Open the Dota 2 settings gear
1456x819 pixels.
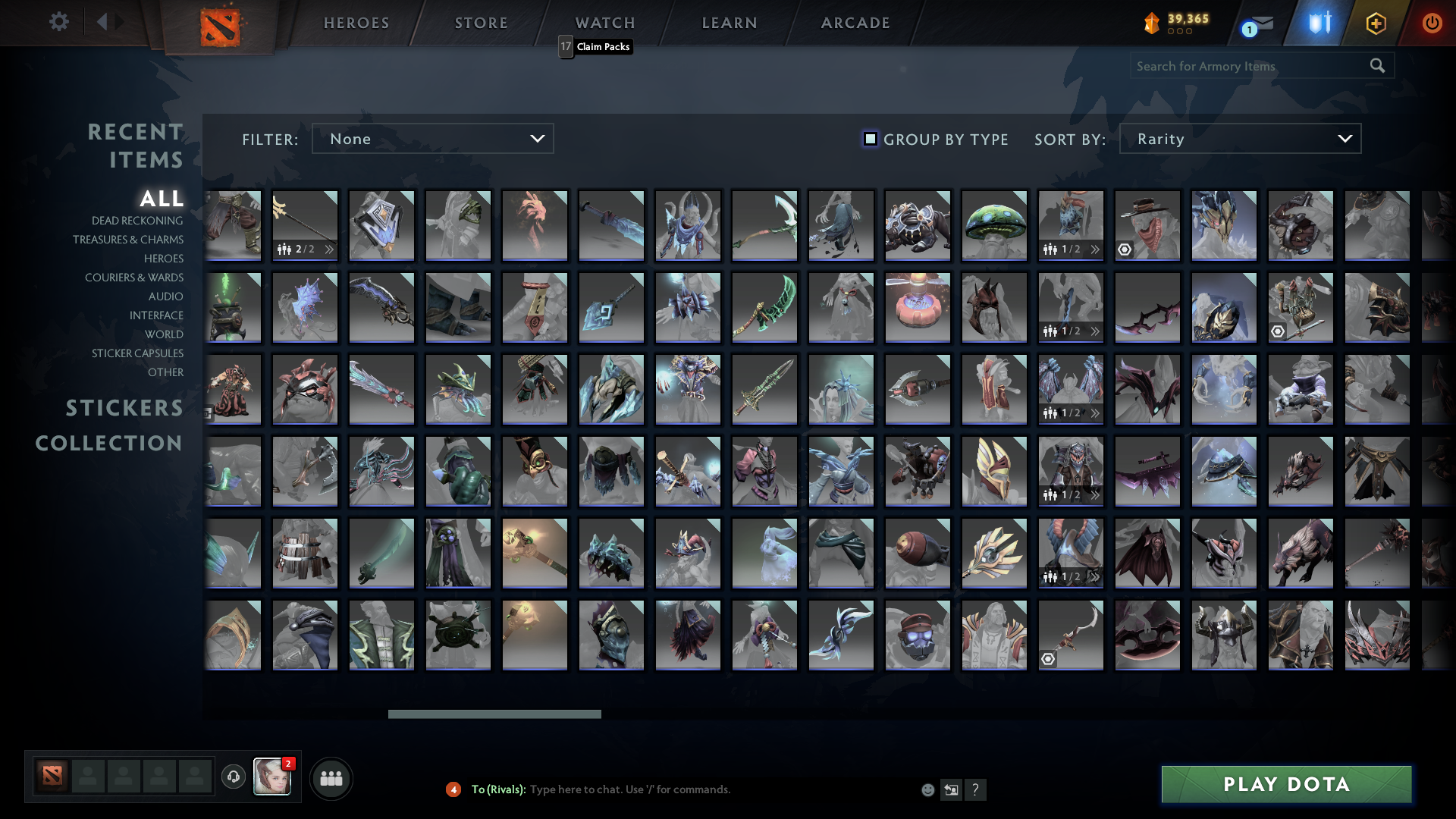[x=59, y=23]
